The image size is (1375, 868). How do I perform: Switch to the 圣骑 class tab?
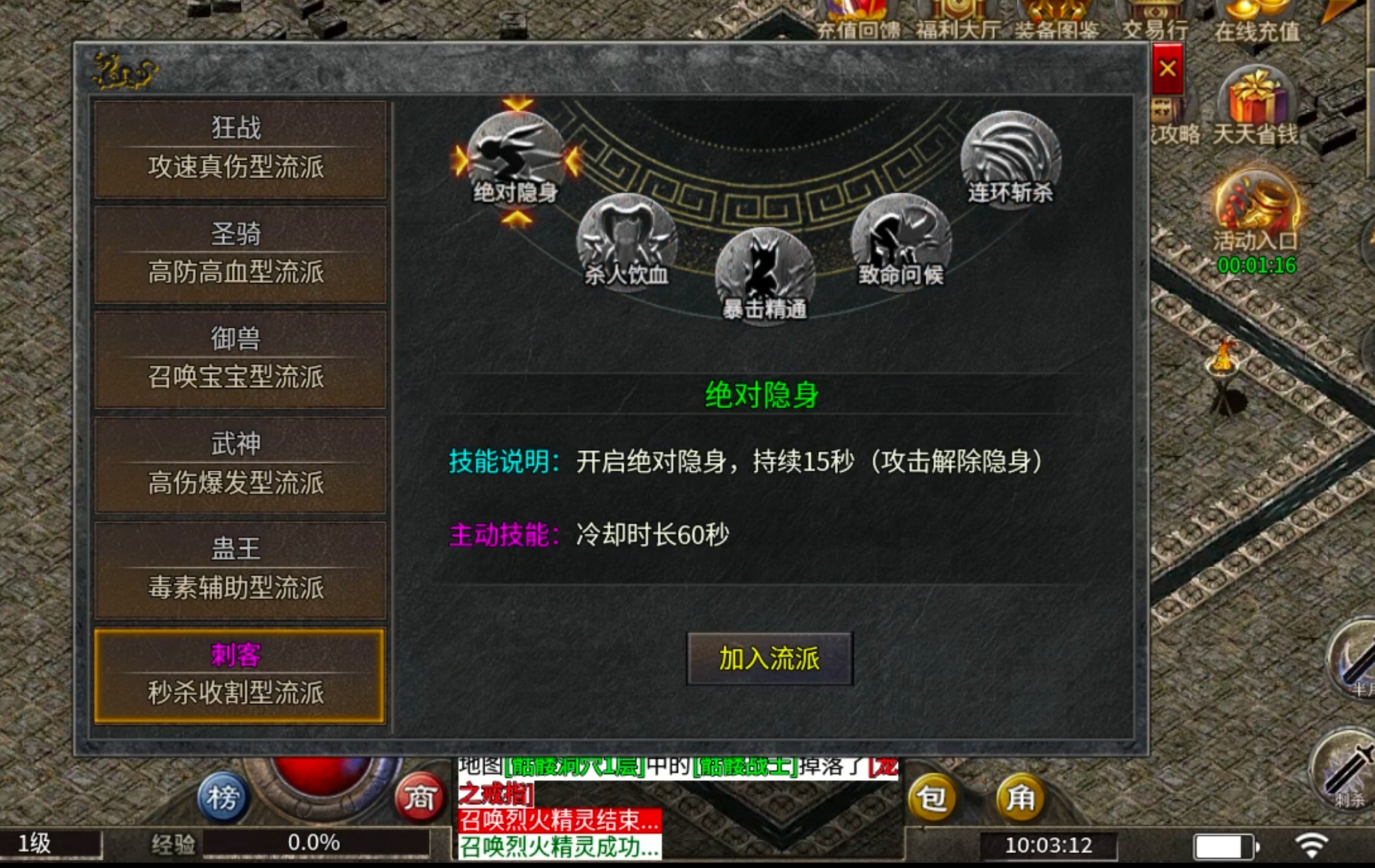tap(240, 253)
